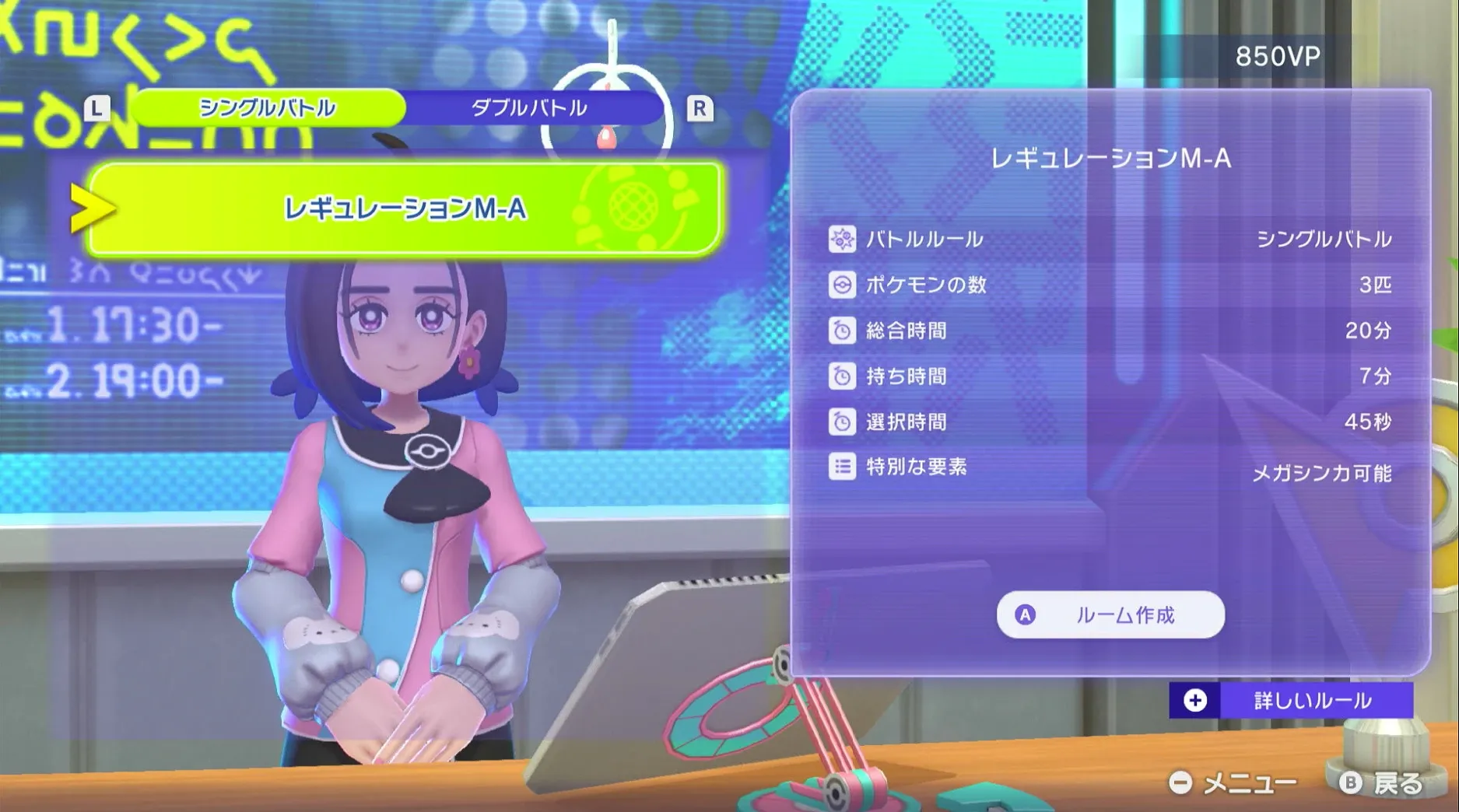Viewport: 1459px width, 812px height.
Task: Click the plus icon beside 詳しいルール
Action: (1194, 699)
